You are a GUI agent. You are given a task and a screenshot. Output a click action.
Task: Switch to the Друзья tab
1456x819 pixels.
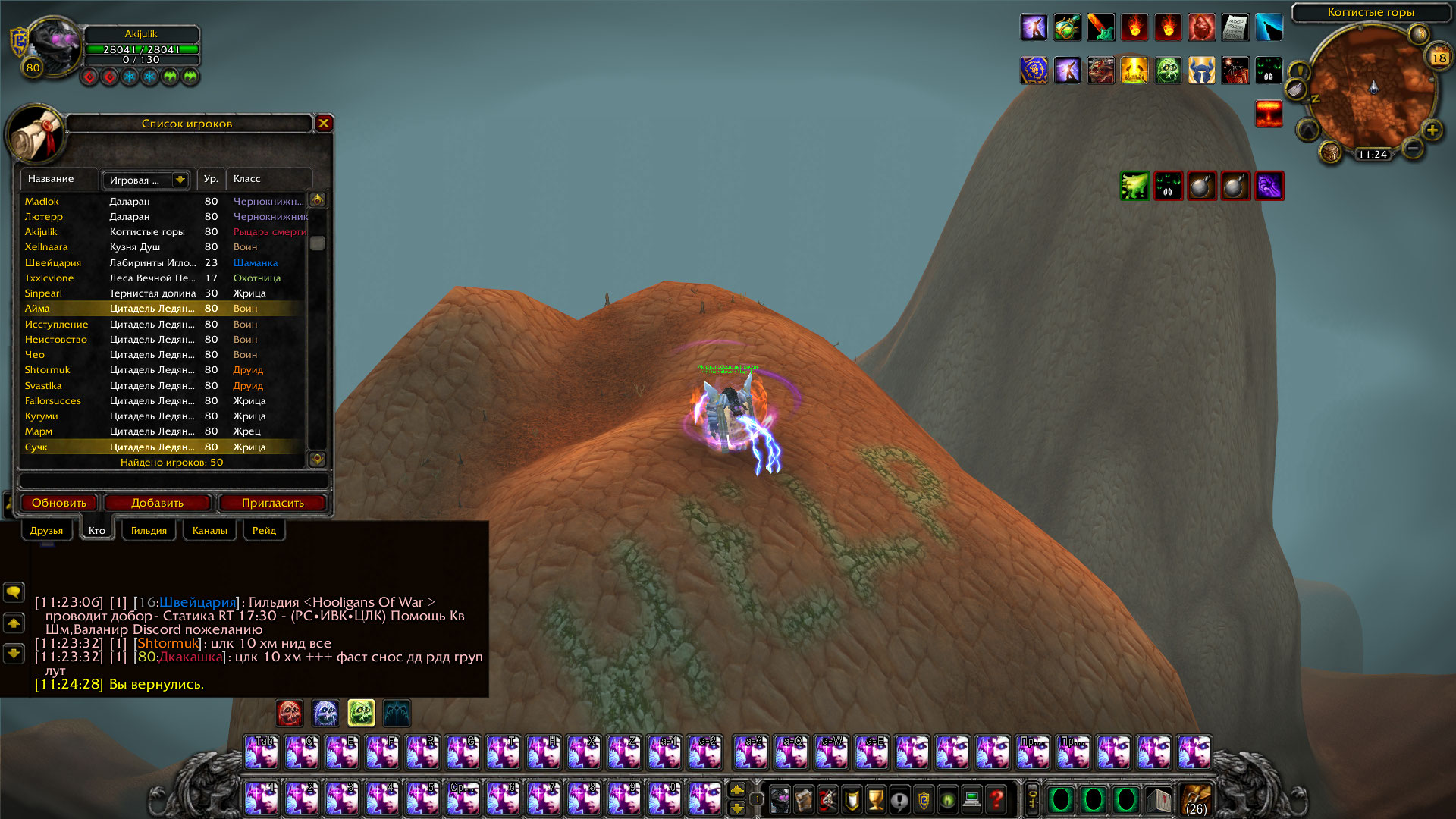click(46, 530)
